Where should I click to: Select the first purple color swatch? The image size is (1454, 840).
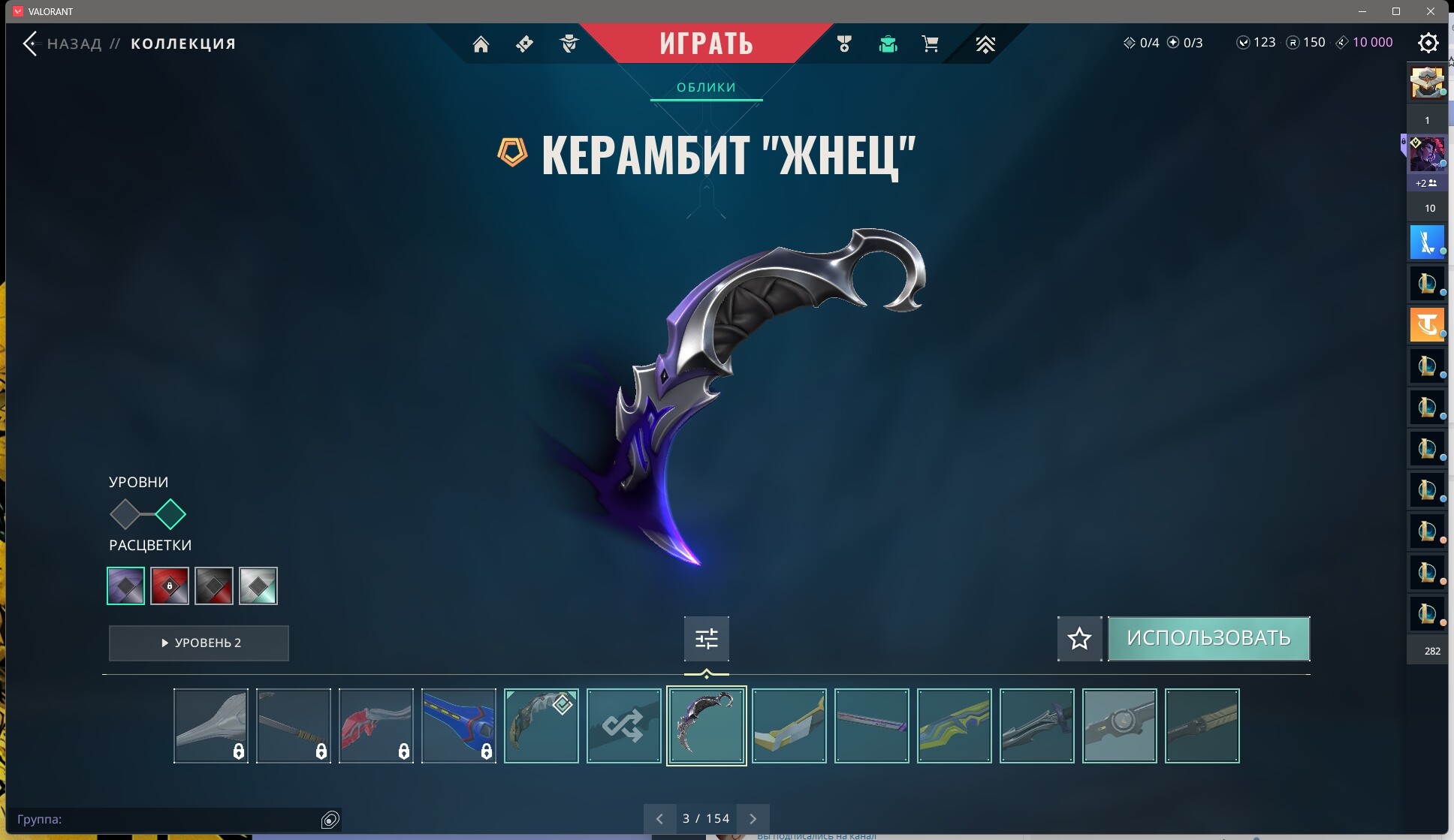click(x=125, y=586)
